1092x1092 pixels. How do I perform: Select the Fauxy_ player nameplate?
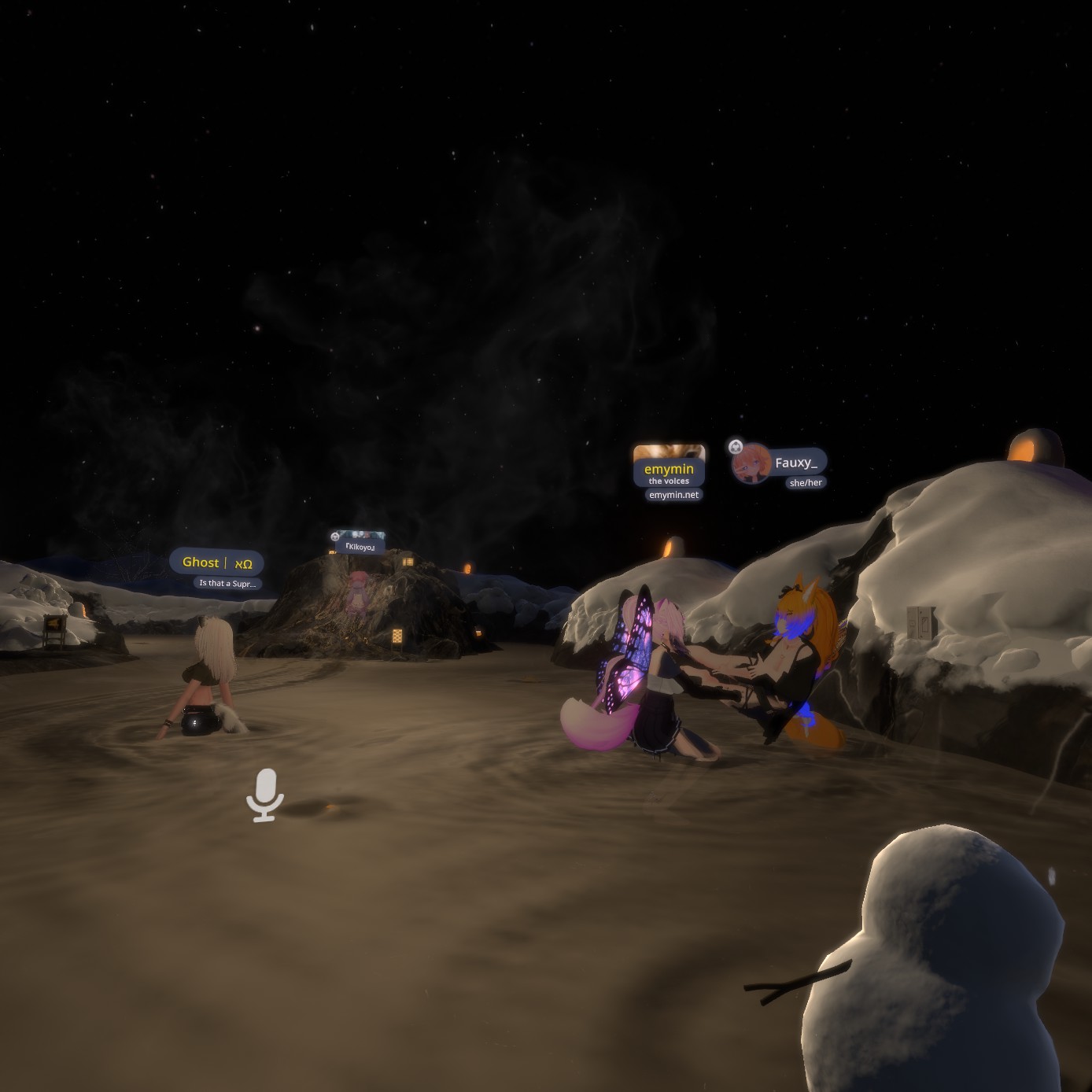pos(795,463)
